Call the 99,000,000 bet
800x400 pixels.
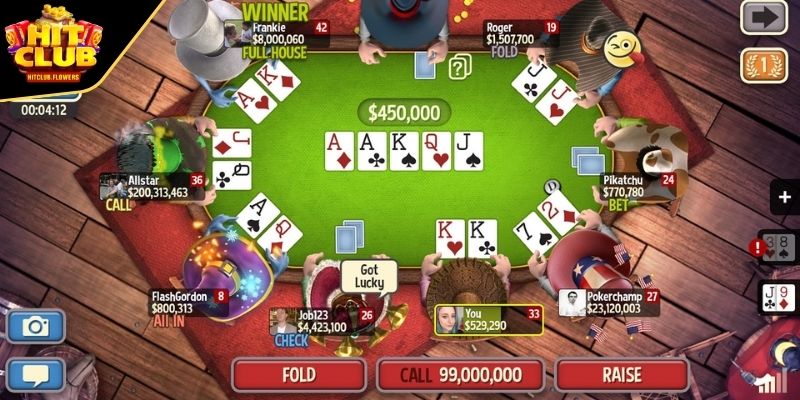pyautogui.click(x=462, y=375)
